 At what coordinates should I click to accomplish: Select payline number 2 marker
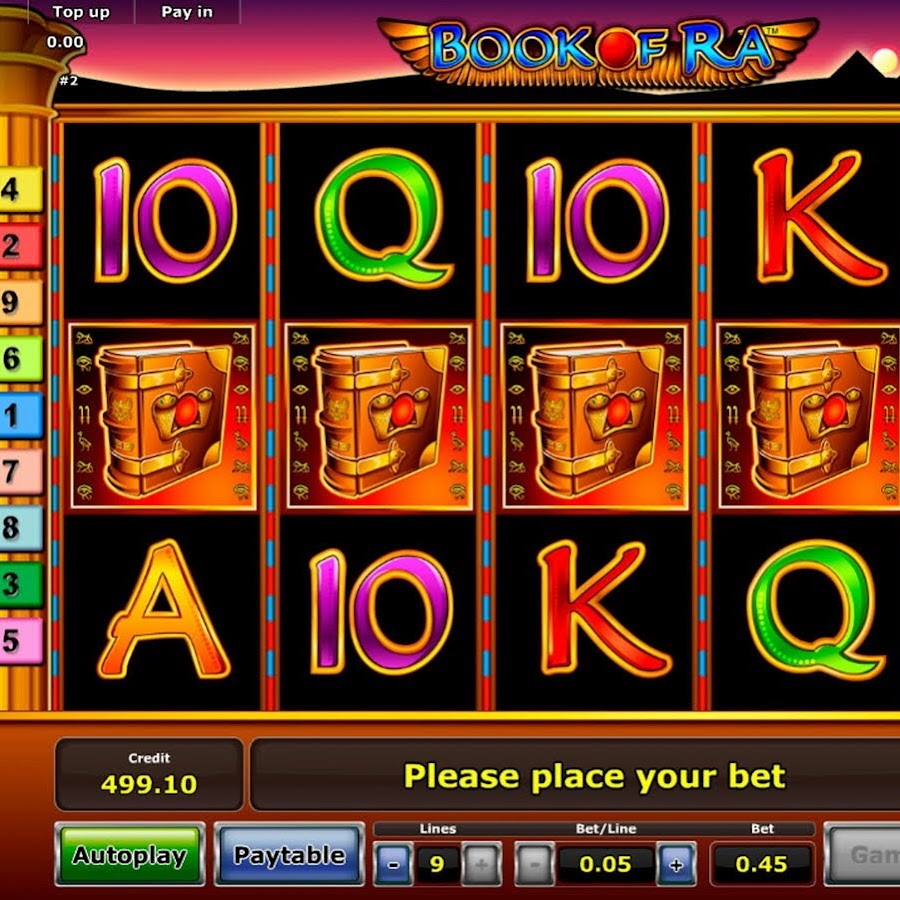(20, 246)
